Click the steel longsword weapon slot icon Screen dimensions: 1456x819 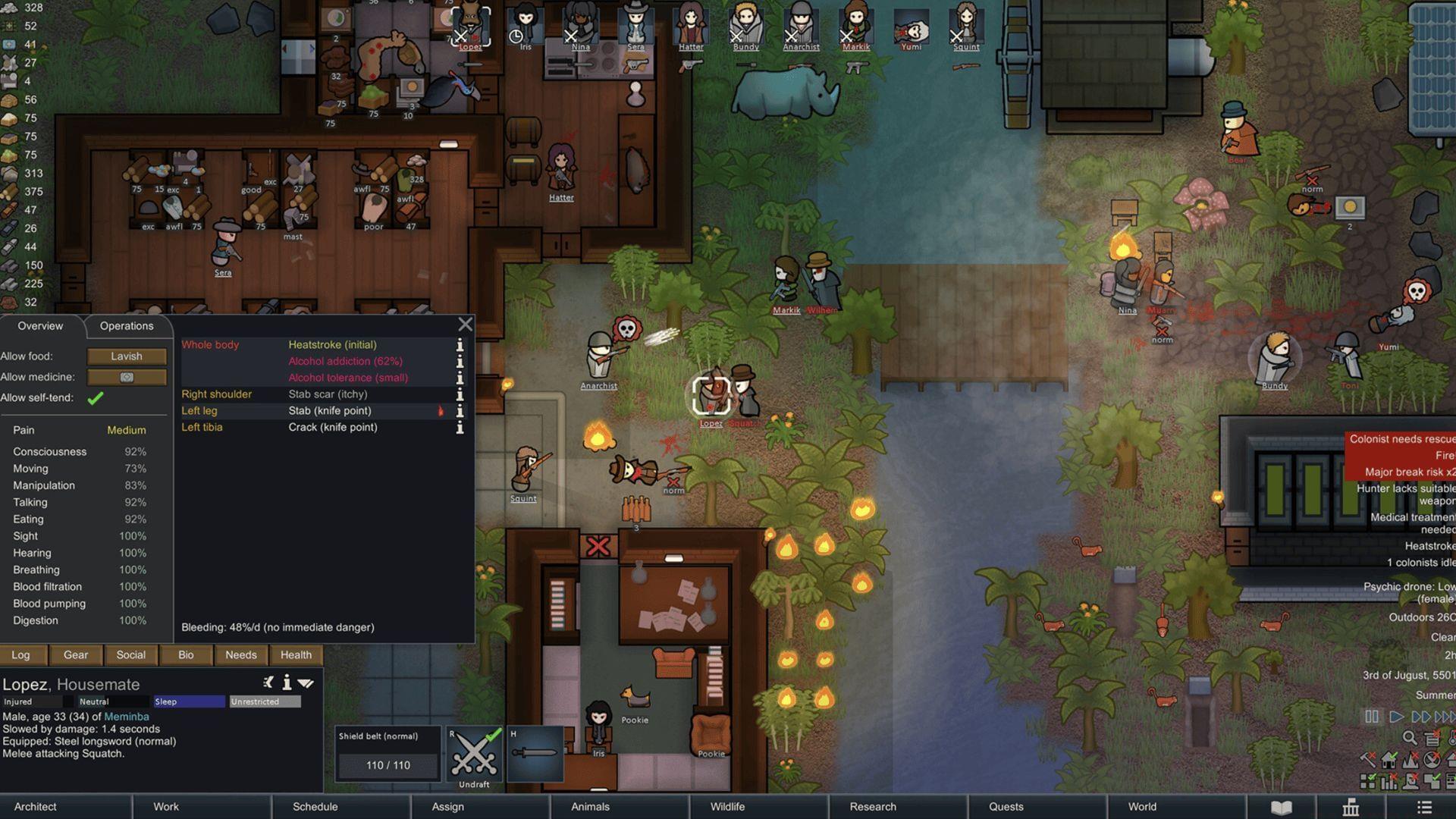[534, 754]
